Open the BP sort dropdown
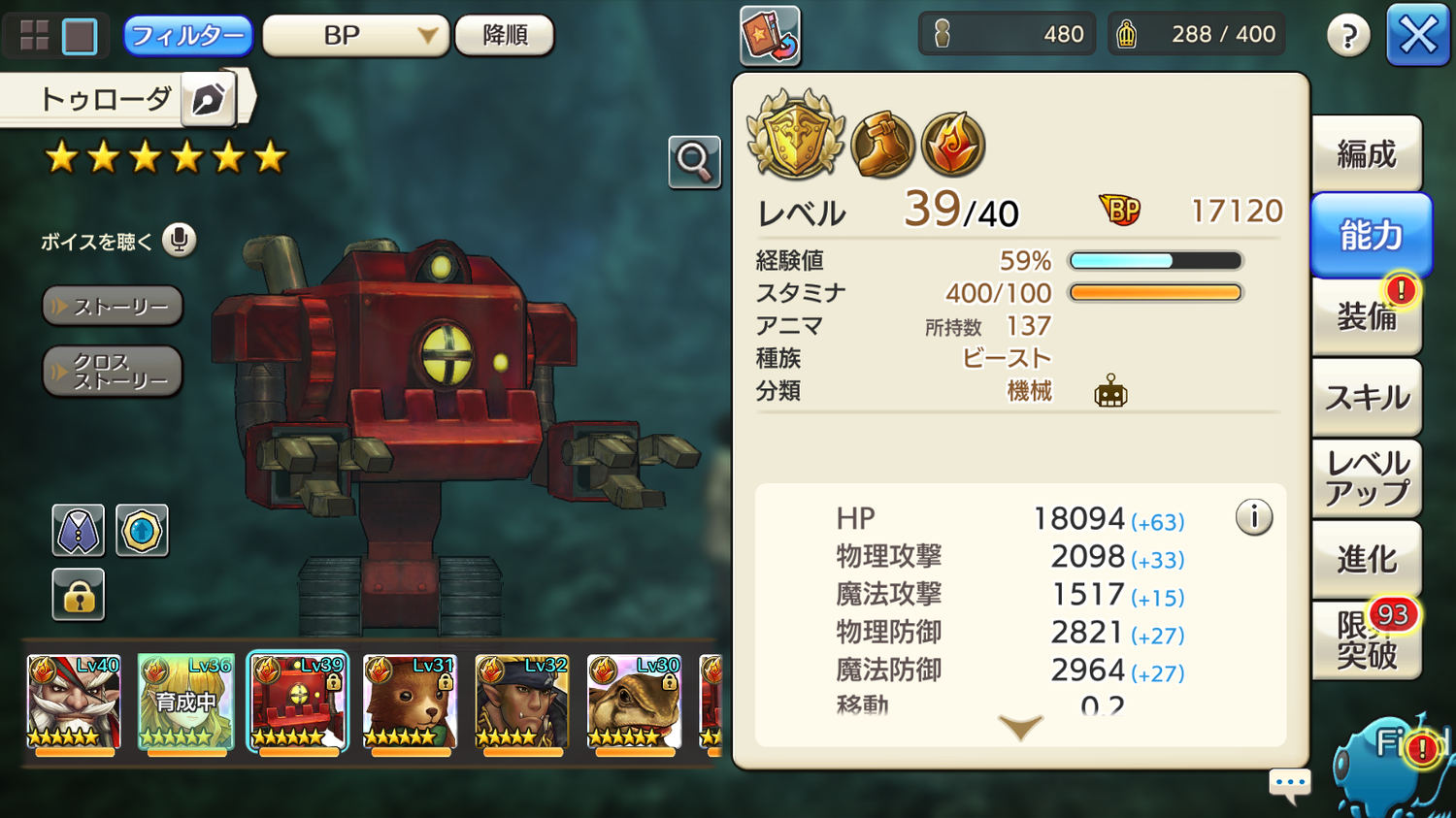Image resolution: width=1456 pixels, height=818 pixels. 355,36
